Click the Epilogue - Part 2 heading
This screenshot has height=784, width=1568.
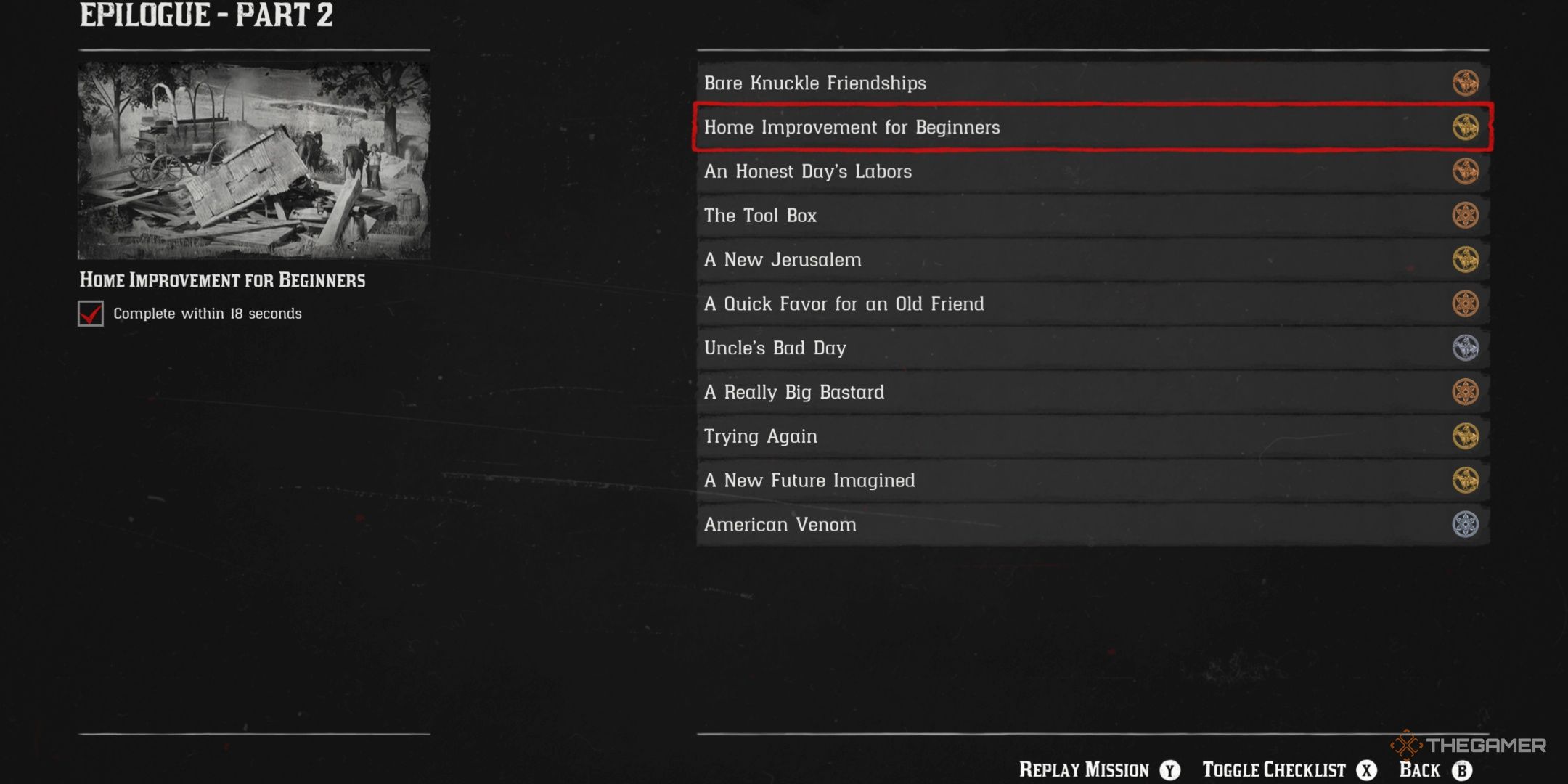tap(207, 16)
